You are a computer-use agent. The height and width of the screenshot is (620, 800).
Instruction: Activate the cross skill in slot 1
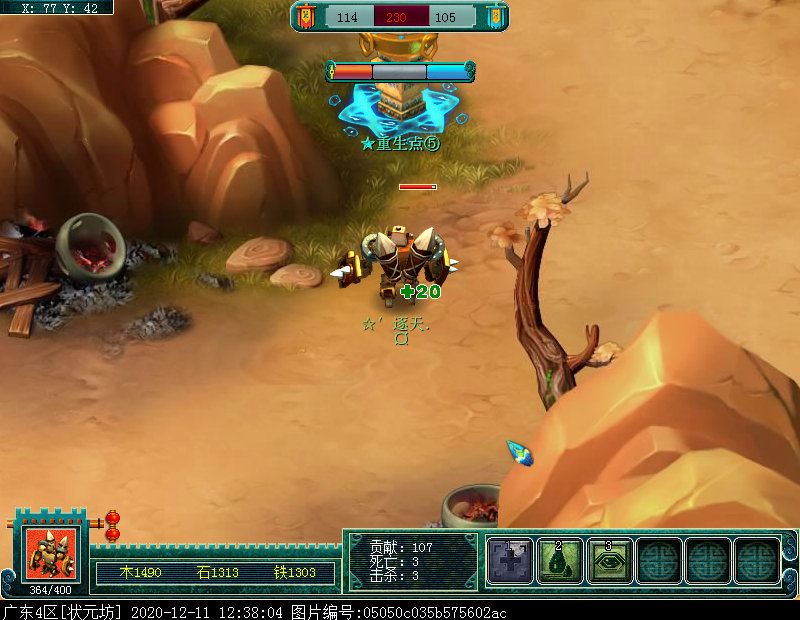pyautogui.click(x=511, y=560)
